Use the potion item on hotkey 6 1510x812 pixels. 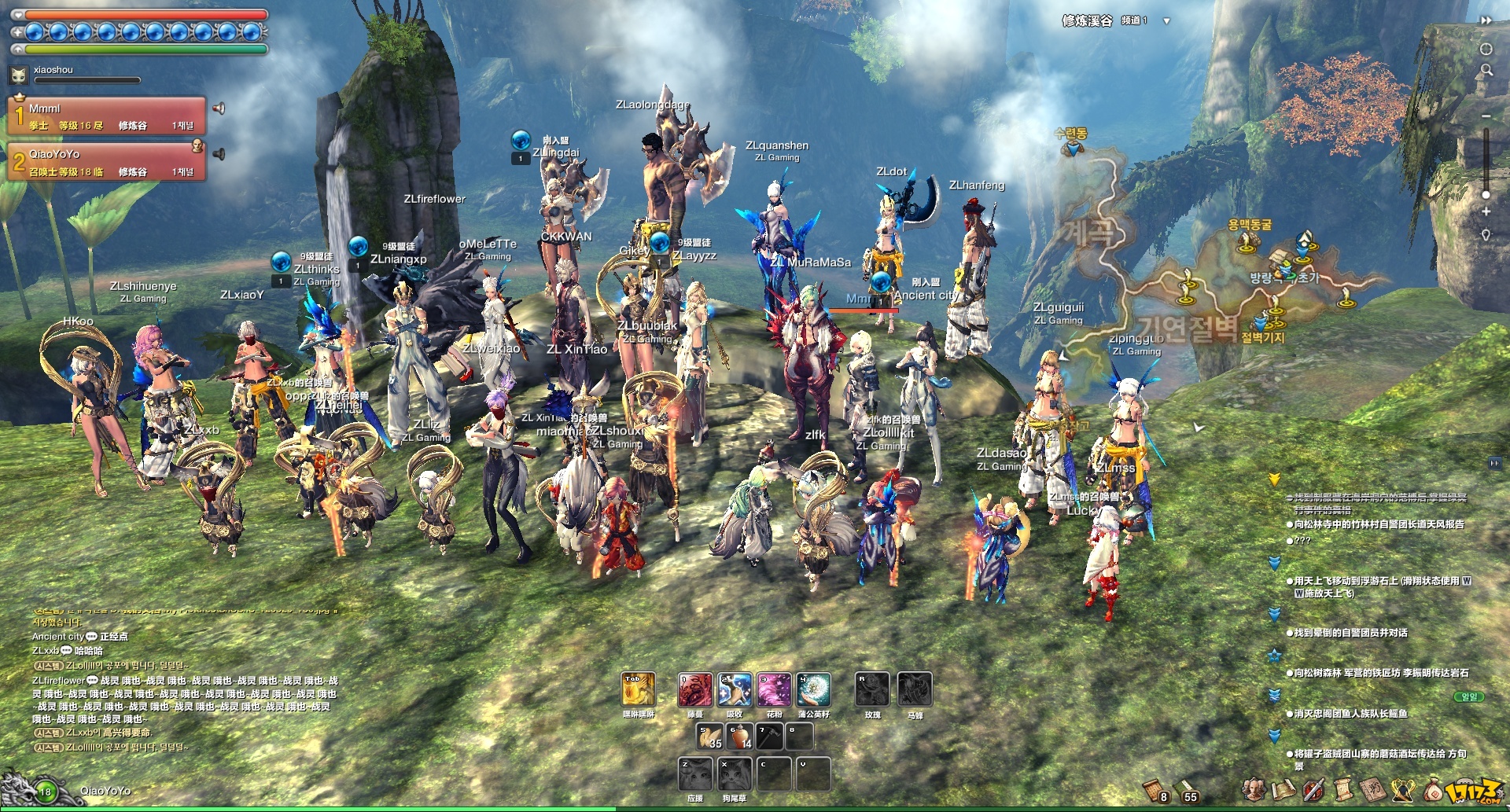[737, 737]
